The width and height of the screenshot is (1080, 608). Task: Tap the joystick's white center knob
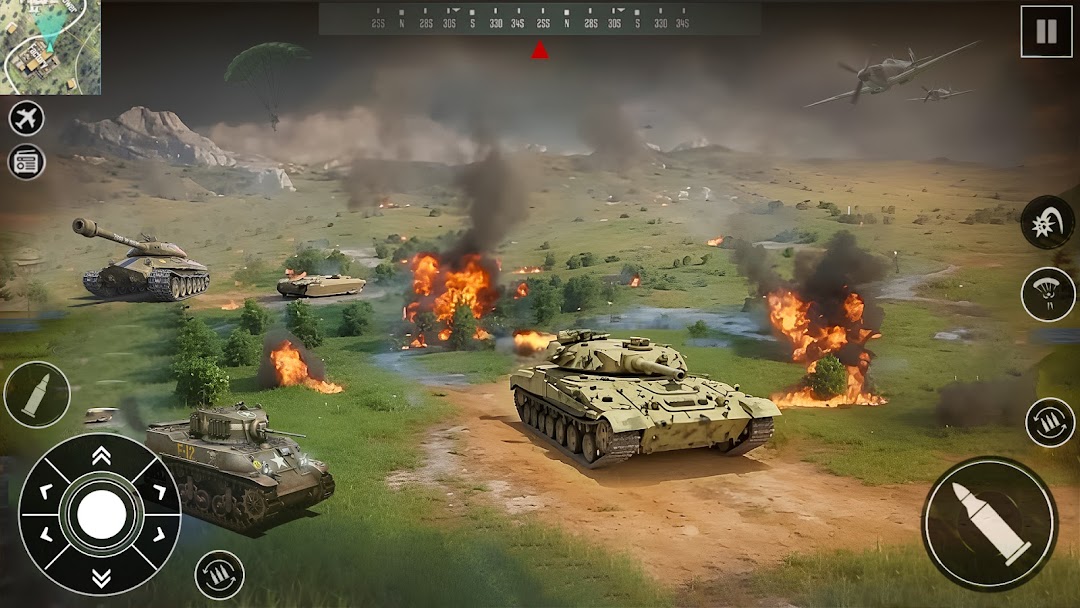click(x=101, y=515)
